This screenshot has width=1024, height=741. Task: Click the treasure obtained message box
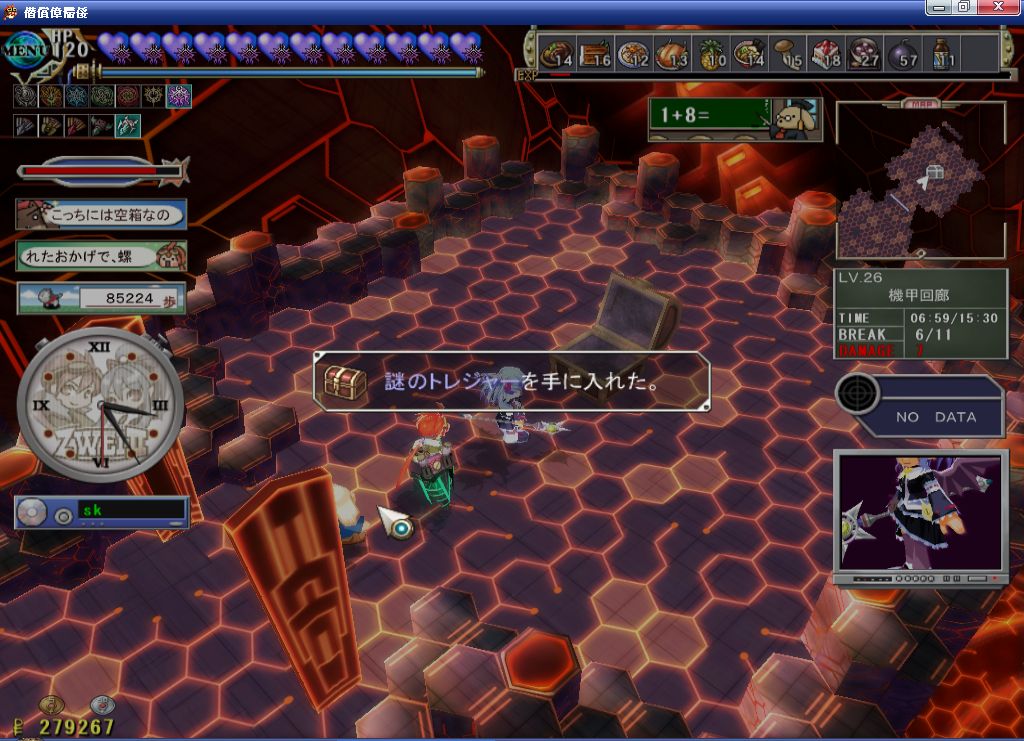pos(511,381)
